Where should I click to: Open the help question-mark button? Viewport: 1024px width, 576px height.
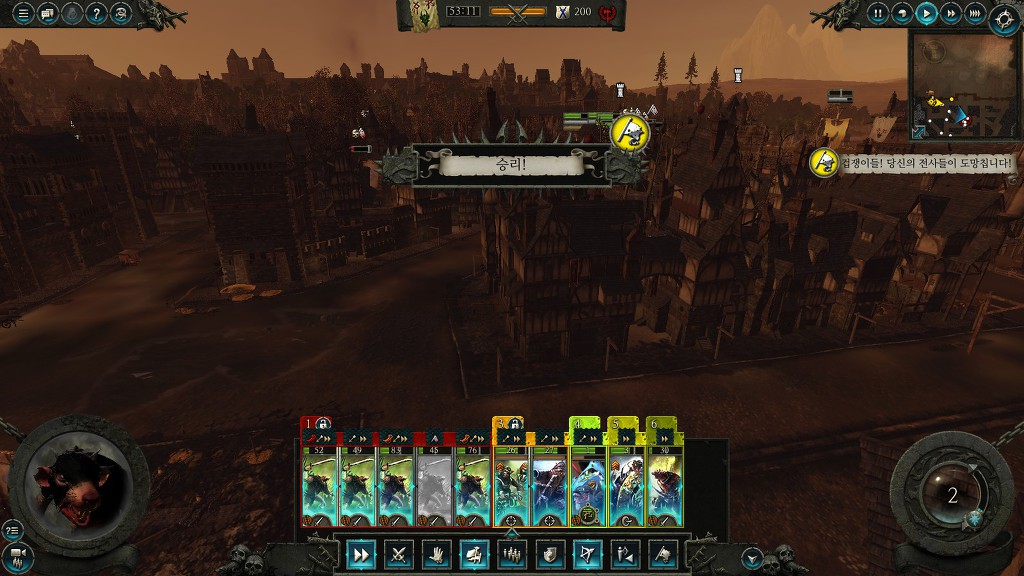(x=97, y=14)
